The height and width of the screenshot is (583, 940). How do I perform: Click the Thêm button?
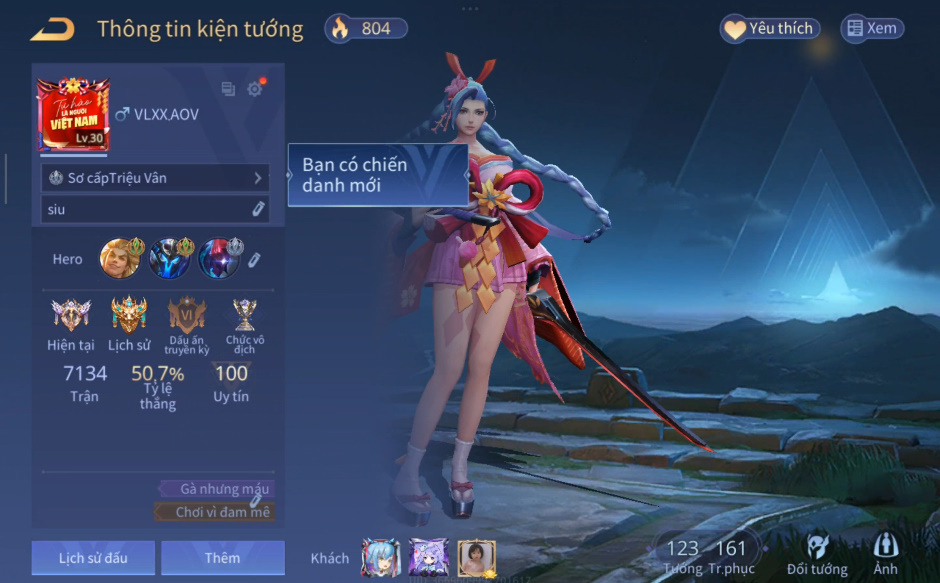pos(222,557)
